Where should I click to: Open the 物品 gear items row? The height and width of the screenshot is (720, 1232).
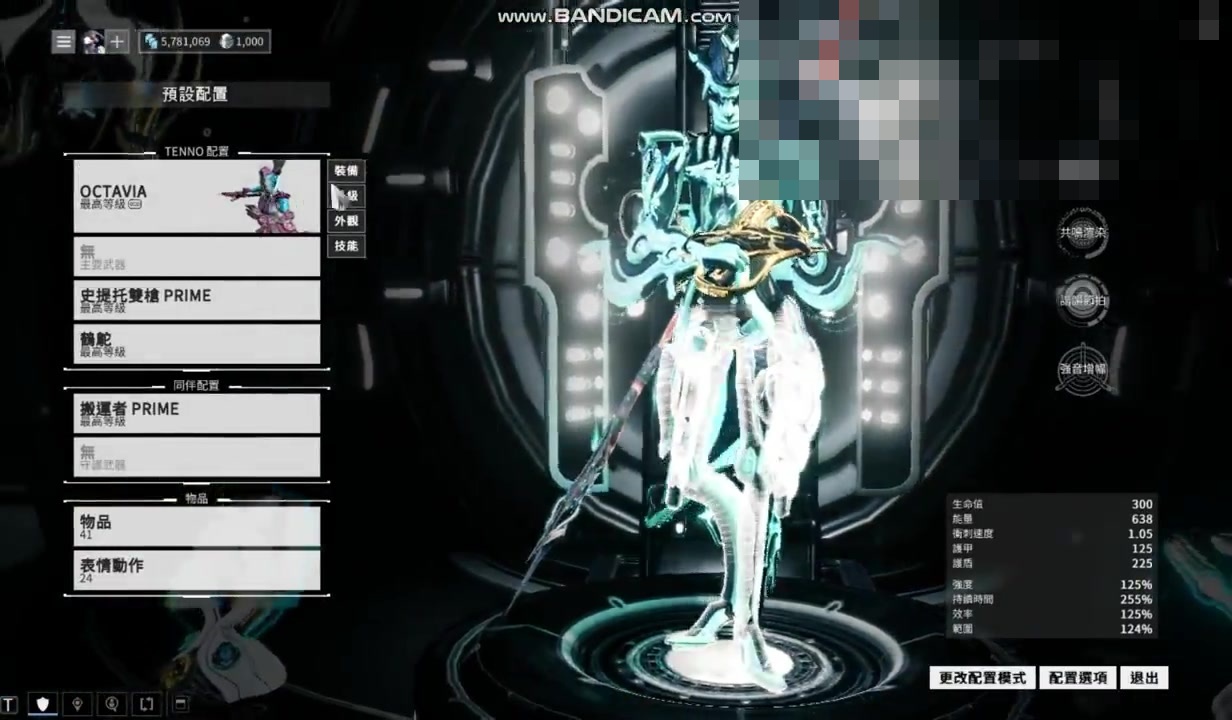coord(196,526)
